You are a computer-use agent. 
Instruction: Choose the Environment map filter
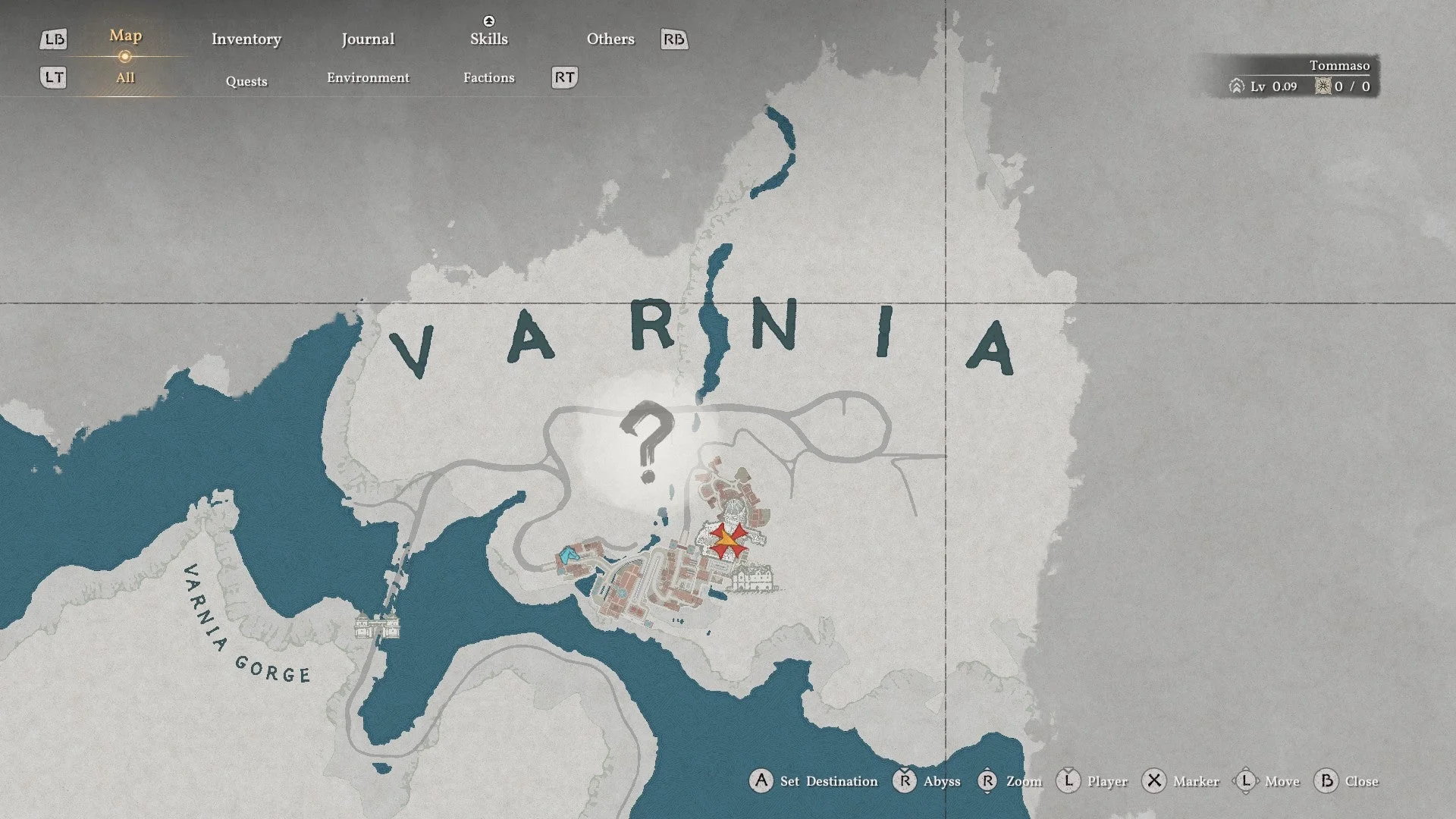coord(368,78)
